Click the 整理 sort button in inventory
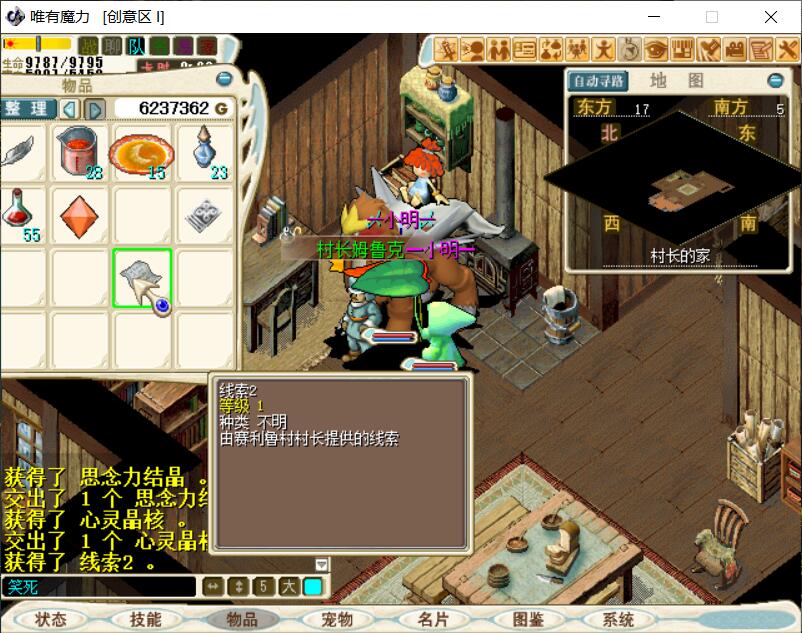 coord(27,108)
